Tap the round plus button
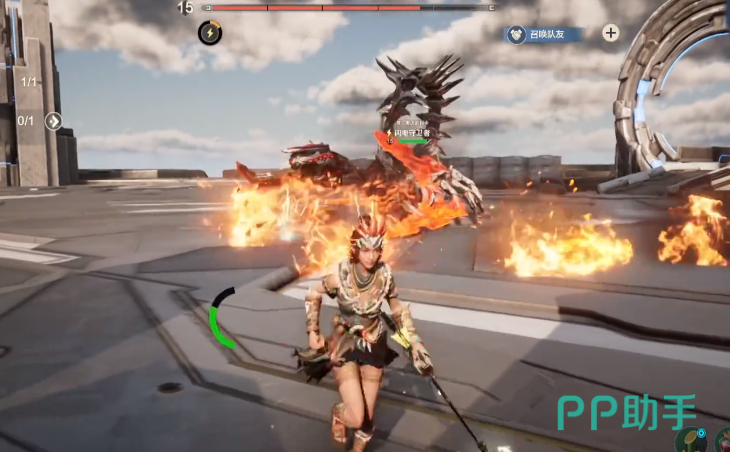 (610, 33)
